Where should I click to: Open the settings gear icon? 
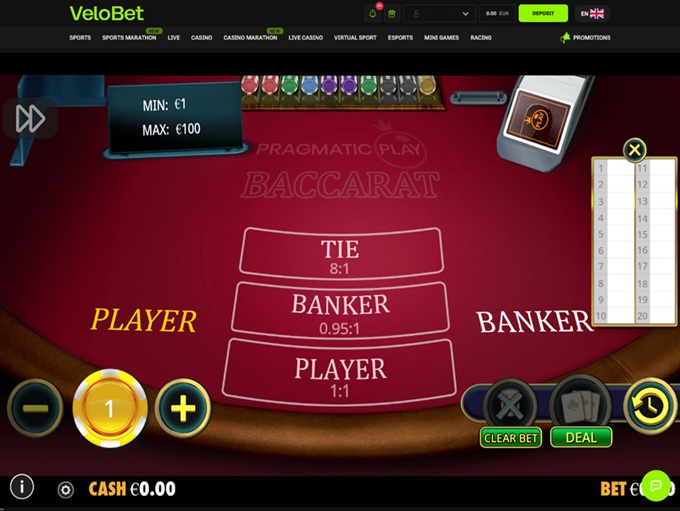click(x=66, y=490)
